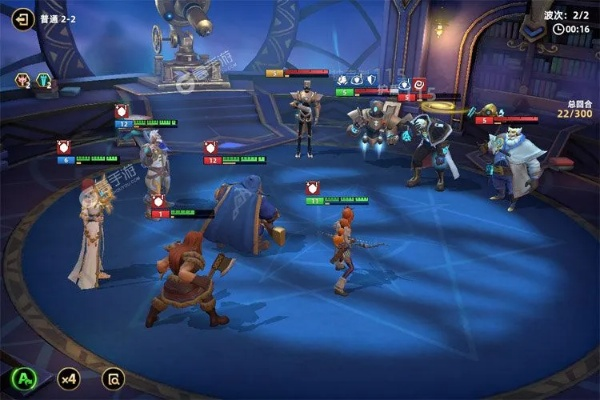The image size is (600, 400).
Task: Change battle speed with the x4 button
Action: 68,379
